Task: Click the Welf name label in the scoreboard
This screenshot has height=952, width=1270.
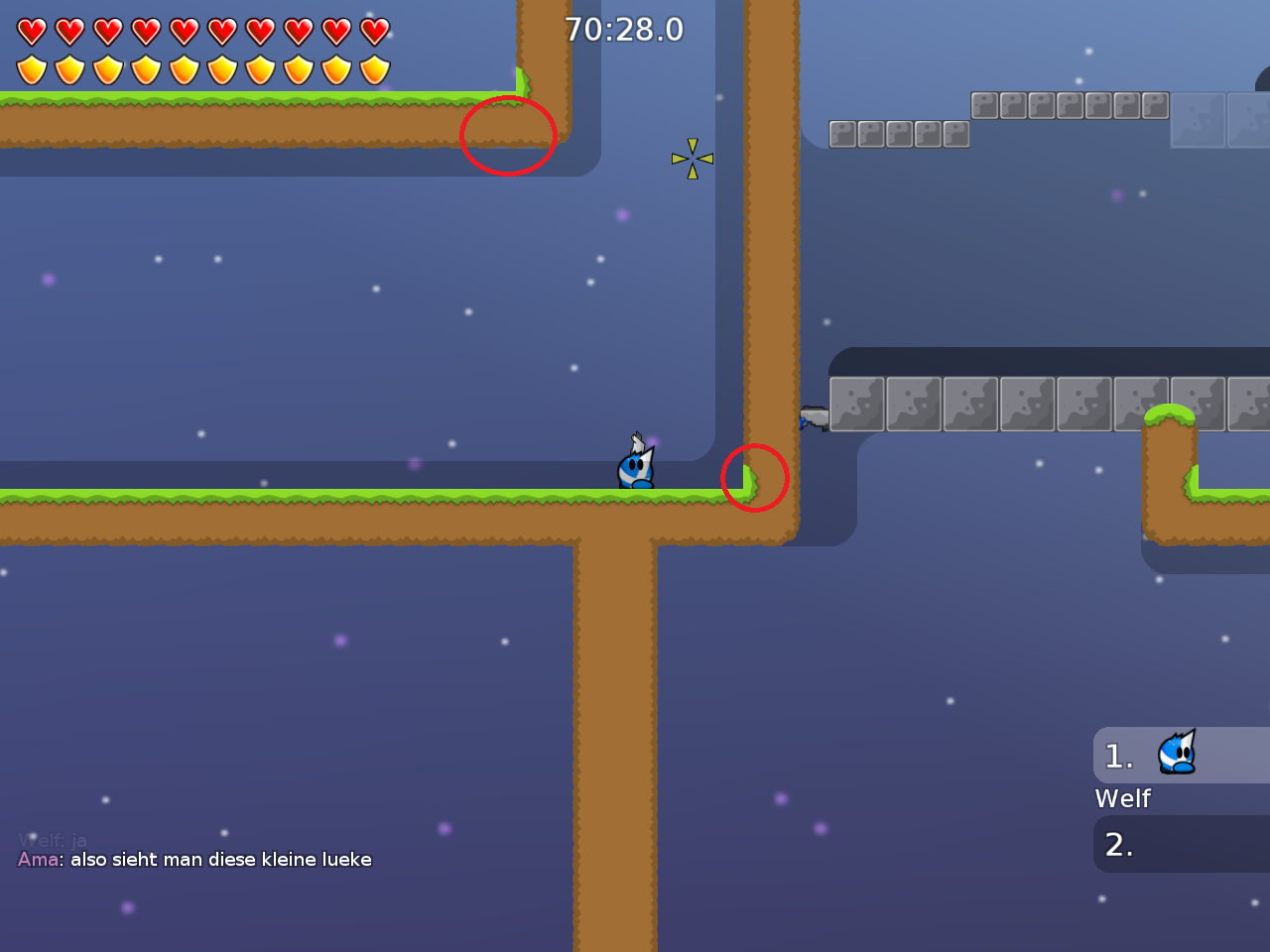Action: 1122,798
